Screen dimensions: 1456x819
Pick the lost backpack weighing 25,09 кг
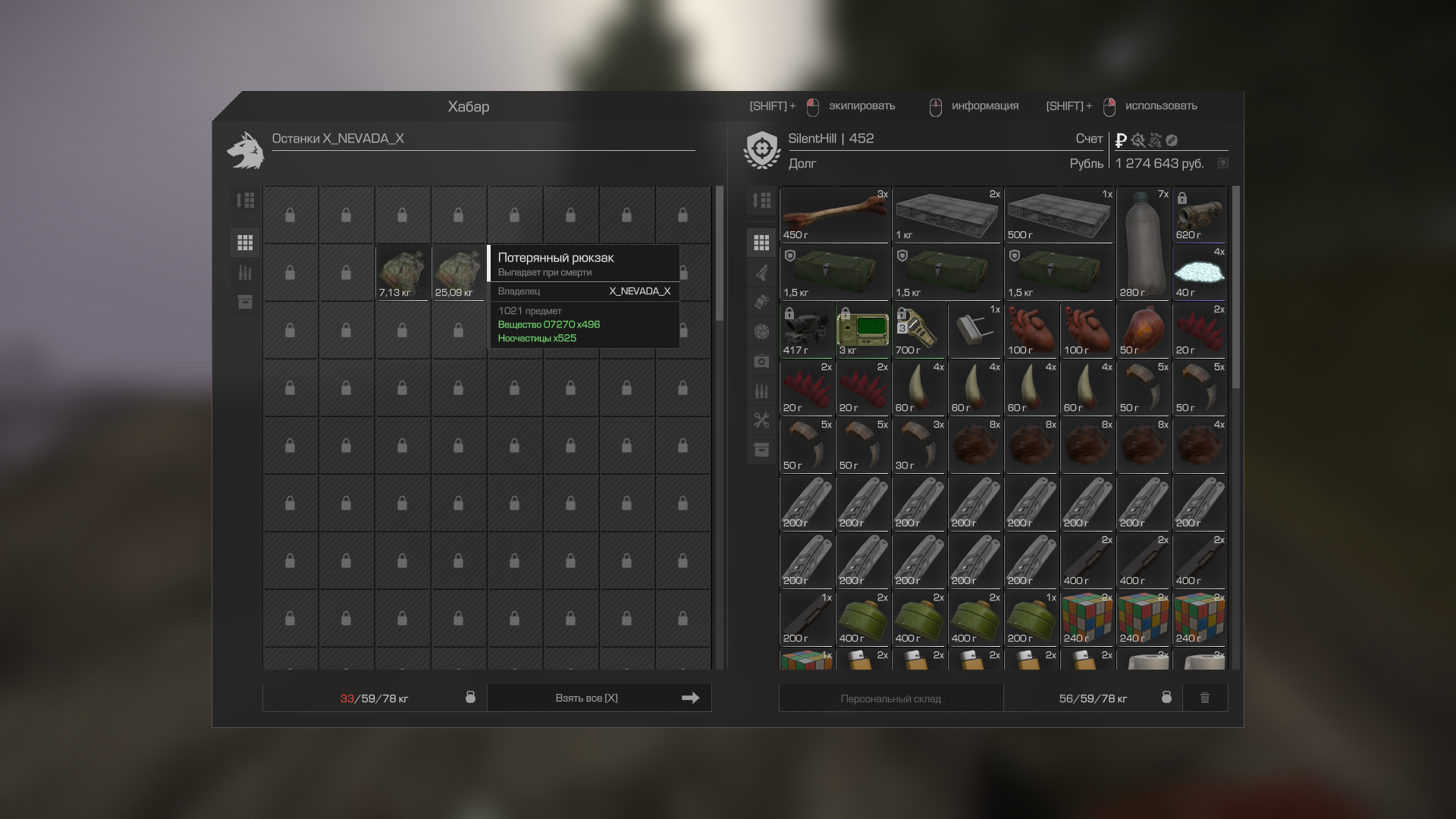tap(458, 272)
